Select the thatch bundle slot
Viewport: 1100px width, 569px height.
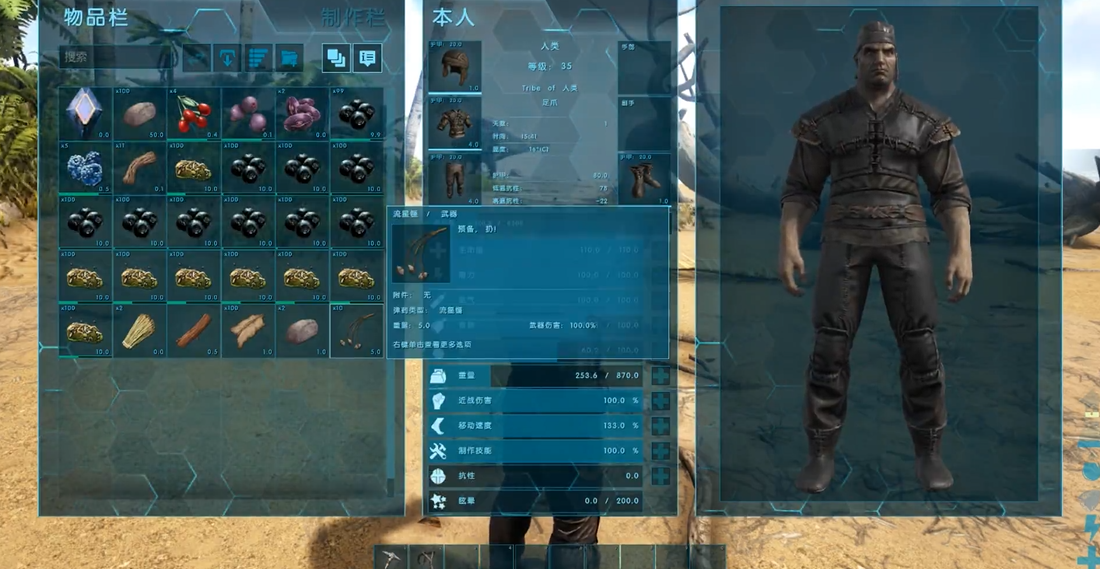(x=139, y=330)
